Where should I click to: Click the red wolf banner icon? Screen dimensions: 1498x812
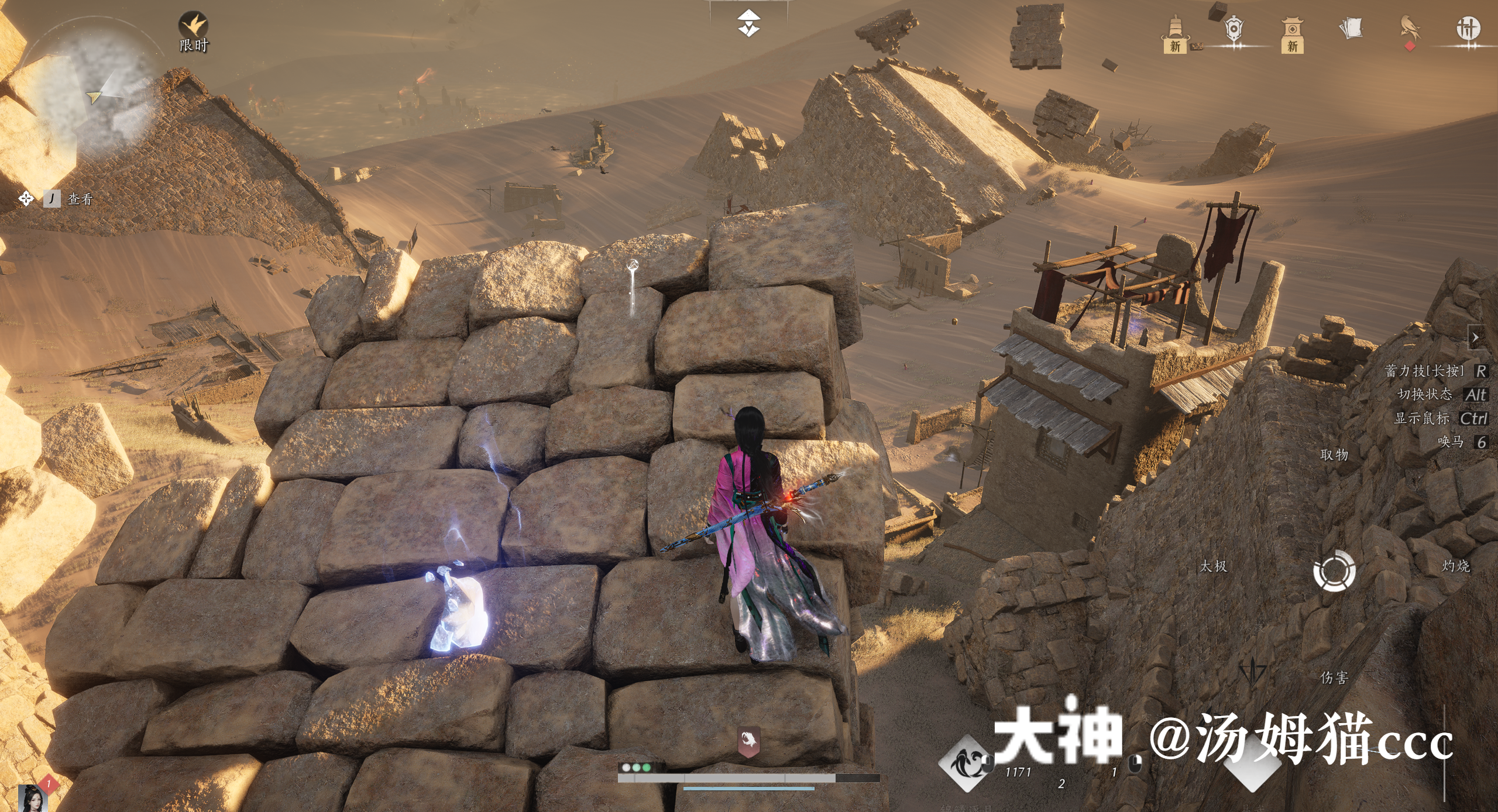click(x=748, y=741)
